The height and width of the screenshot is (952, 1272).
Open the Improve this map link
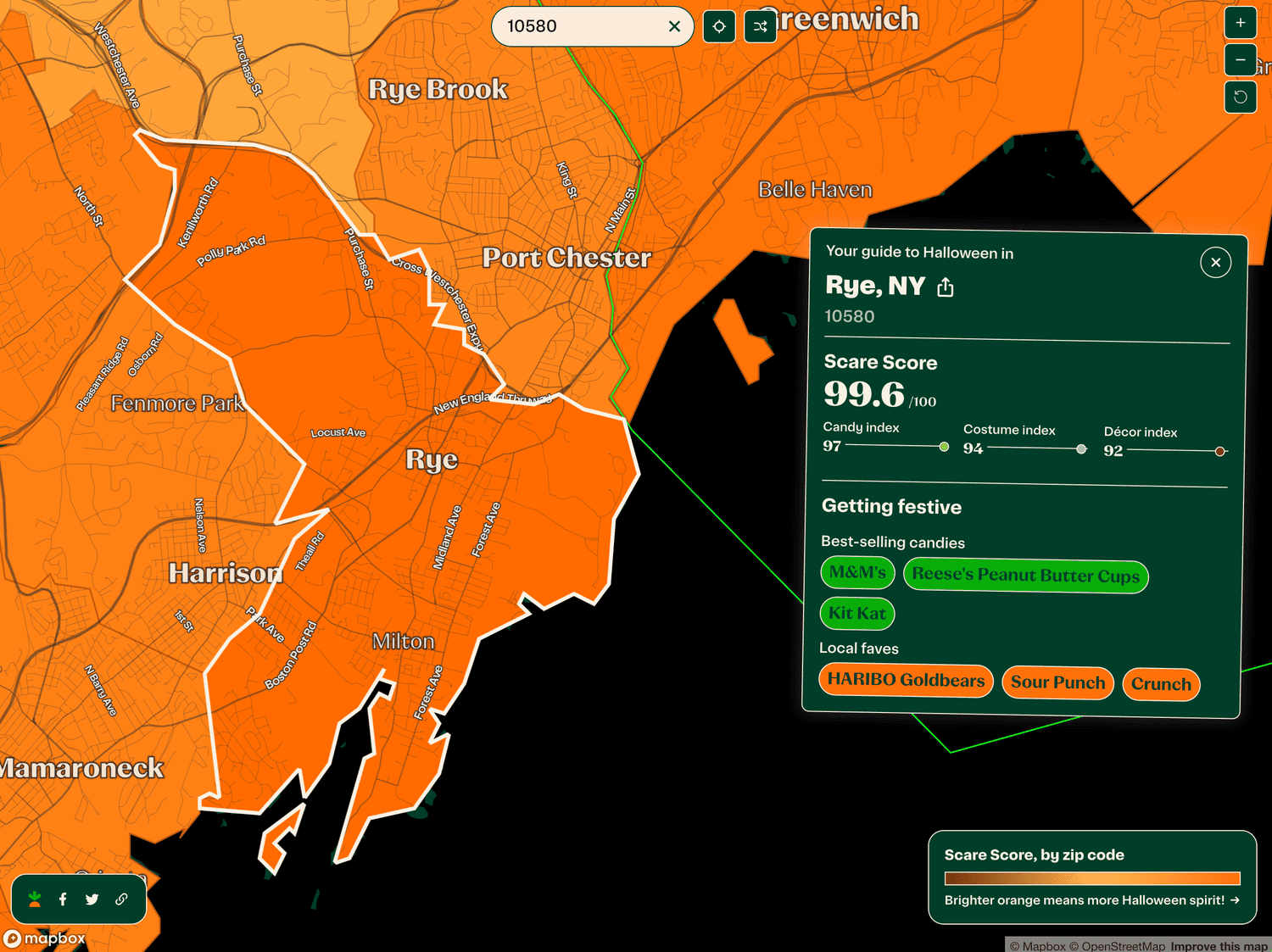pyautogui.click(x=1218, y=946)
